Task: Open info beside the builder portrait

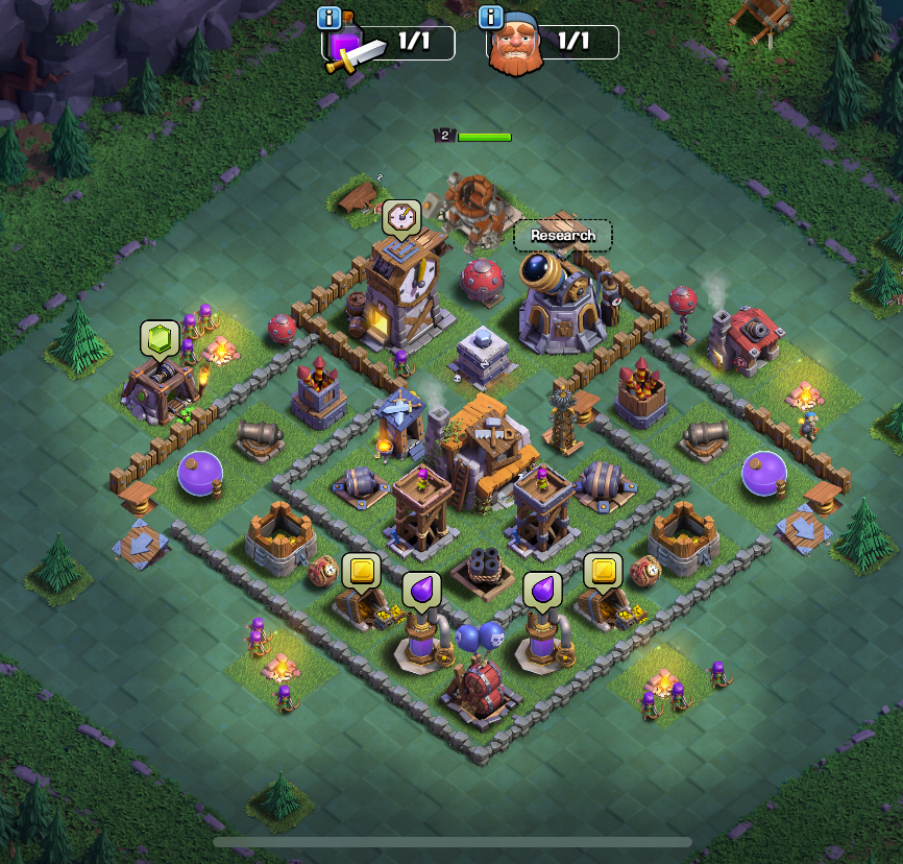Action: pyautogui.click(x=490, y=18)
